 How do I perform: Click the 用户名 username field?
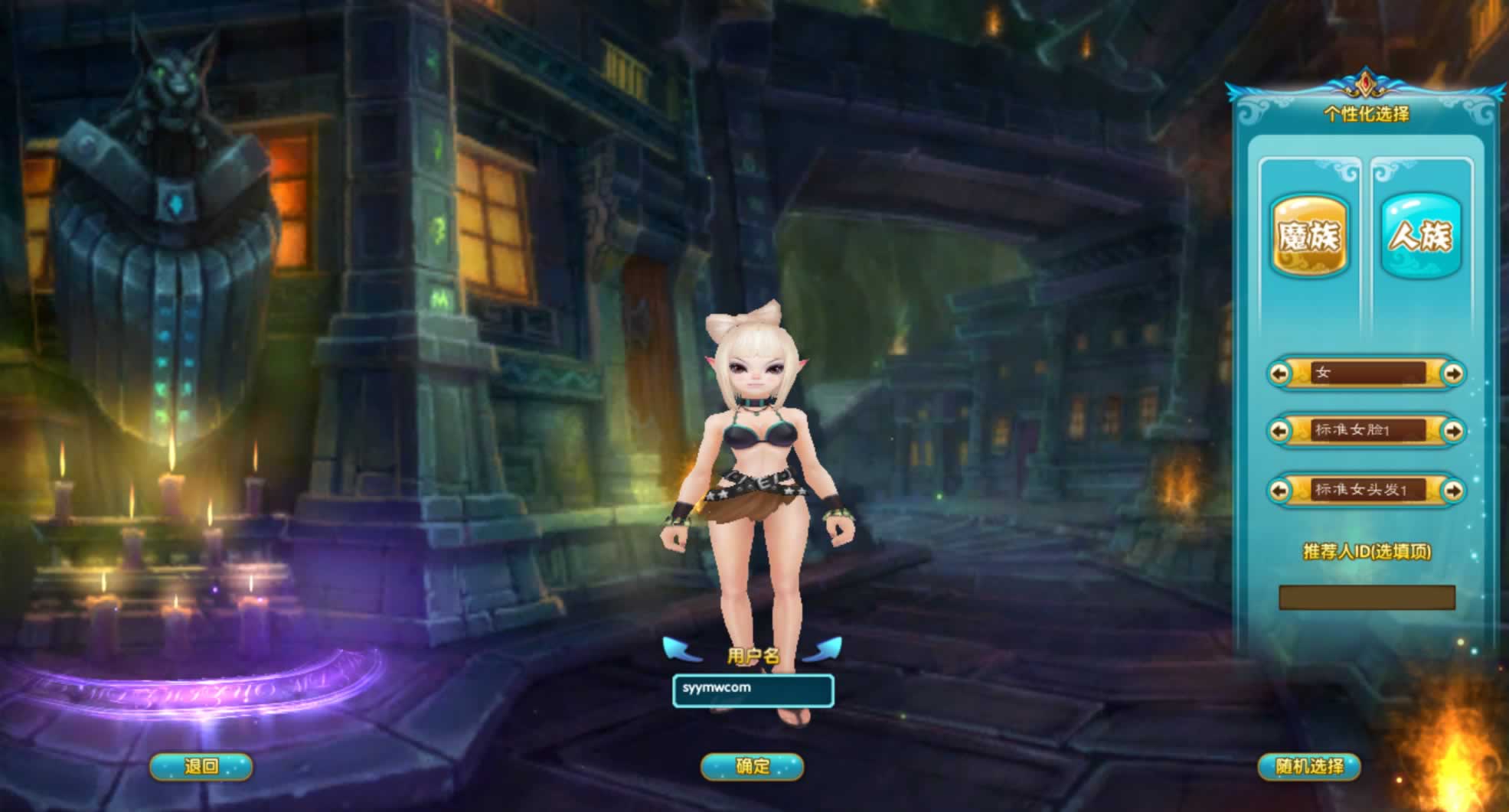[753, 690]
